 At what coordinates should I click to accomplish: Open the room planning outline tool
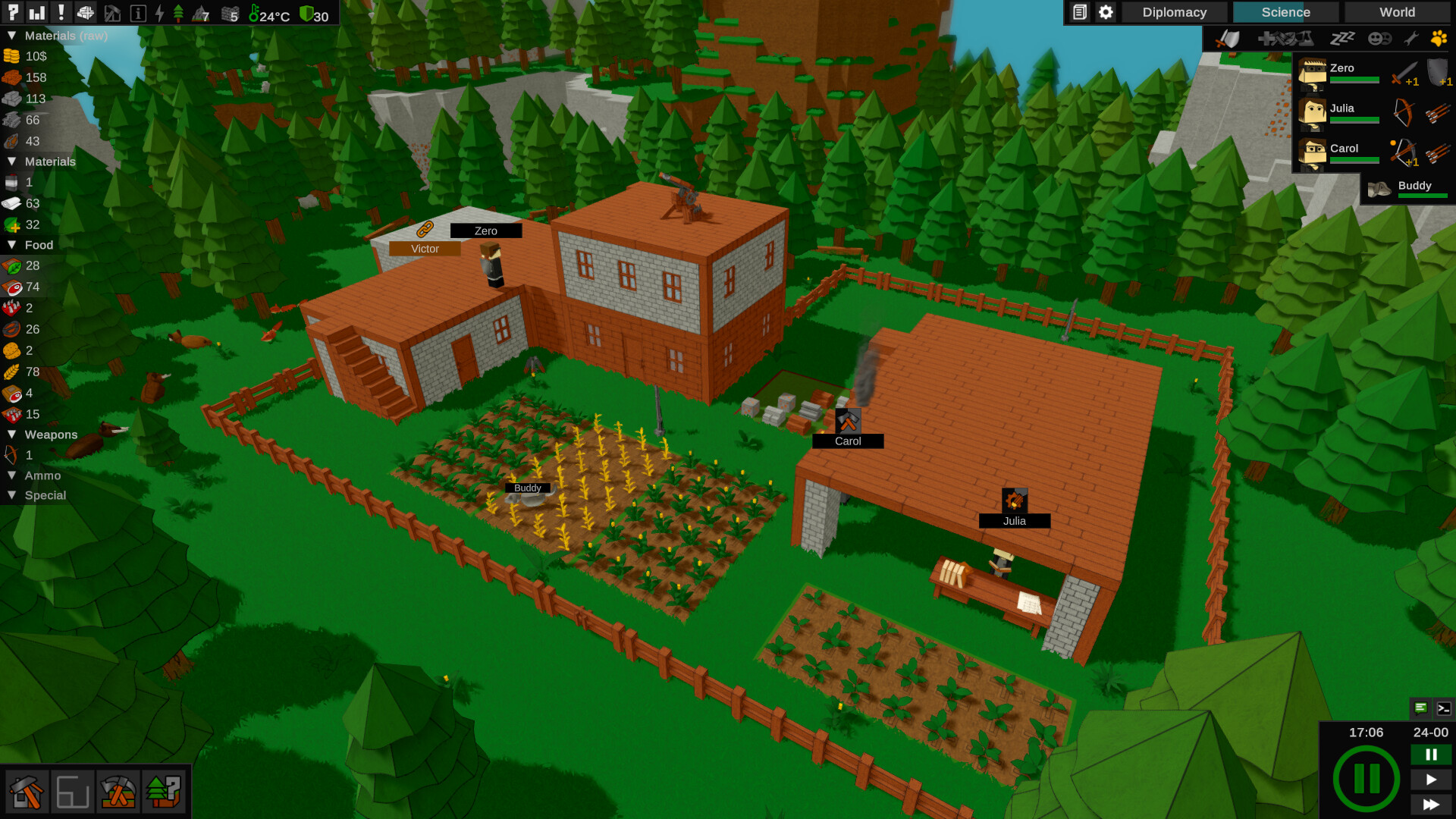coord(72,792)
